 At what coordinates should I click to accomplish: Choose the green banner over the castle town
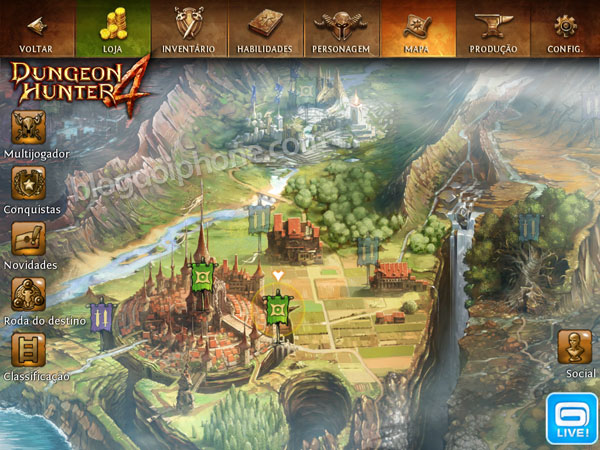[x=203, y=275]
